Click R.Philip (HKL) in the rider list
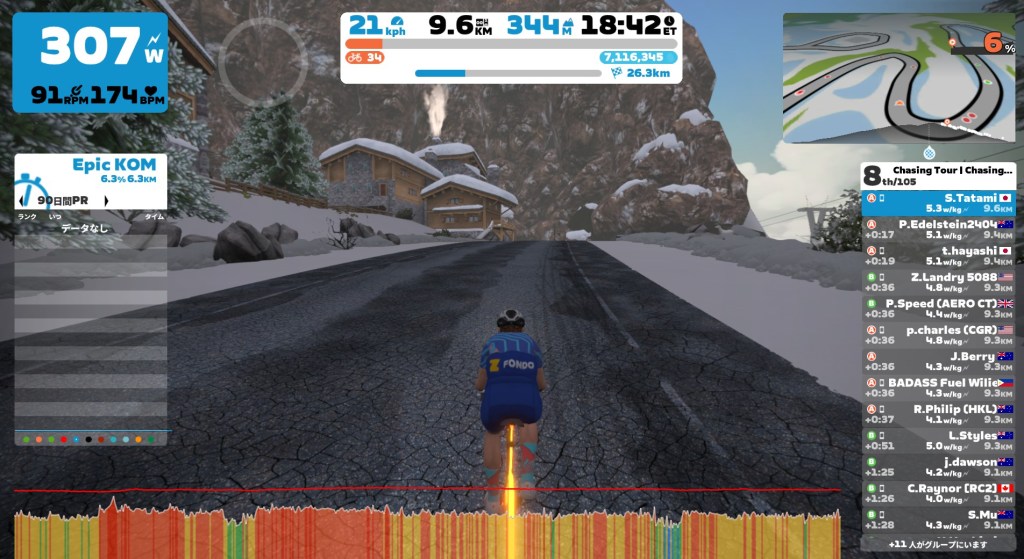Screen dimensions: 1024x559 click(x=938, y=414)
